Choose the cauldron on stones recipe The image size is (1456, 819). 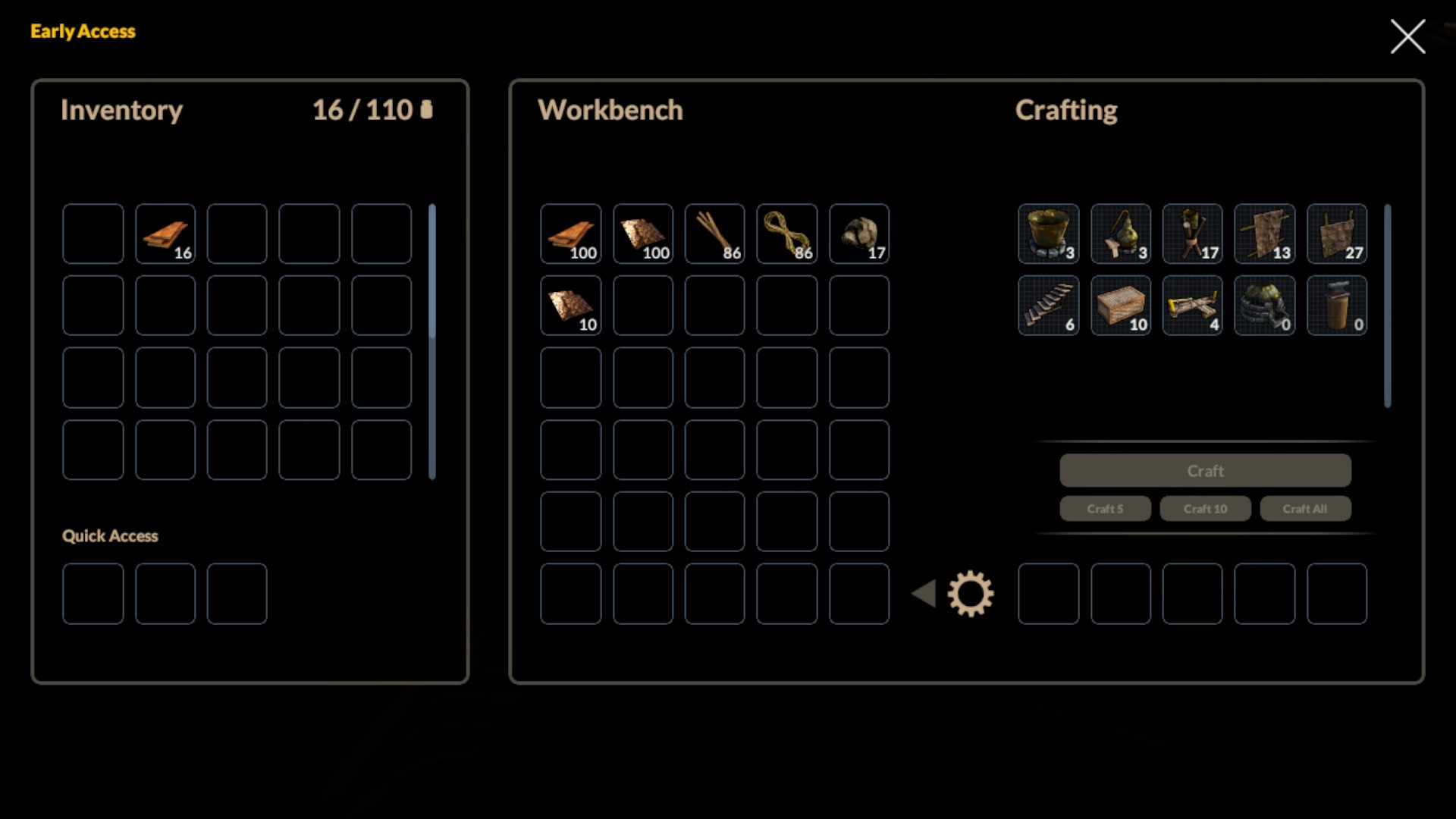click(1048, 234)
